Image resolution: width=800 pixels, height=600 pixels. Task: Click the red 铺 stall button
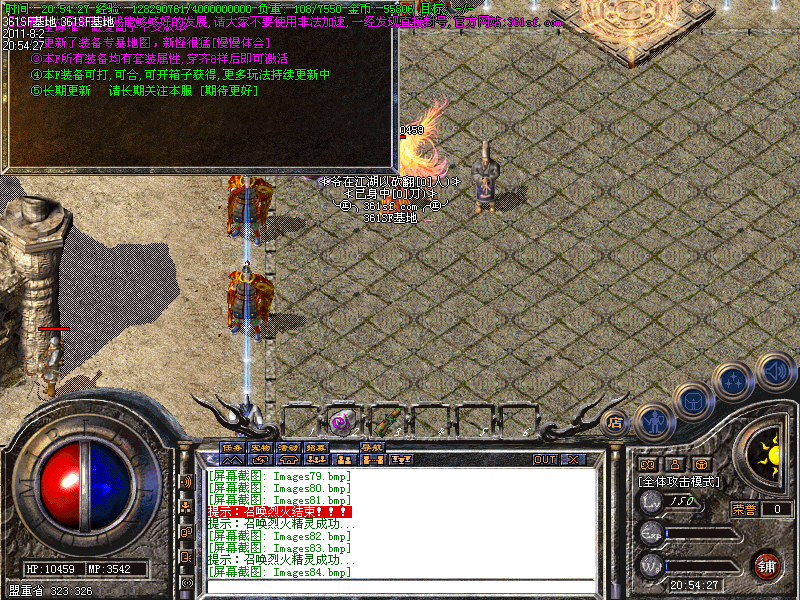coord(766,565)
